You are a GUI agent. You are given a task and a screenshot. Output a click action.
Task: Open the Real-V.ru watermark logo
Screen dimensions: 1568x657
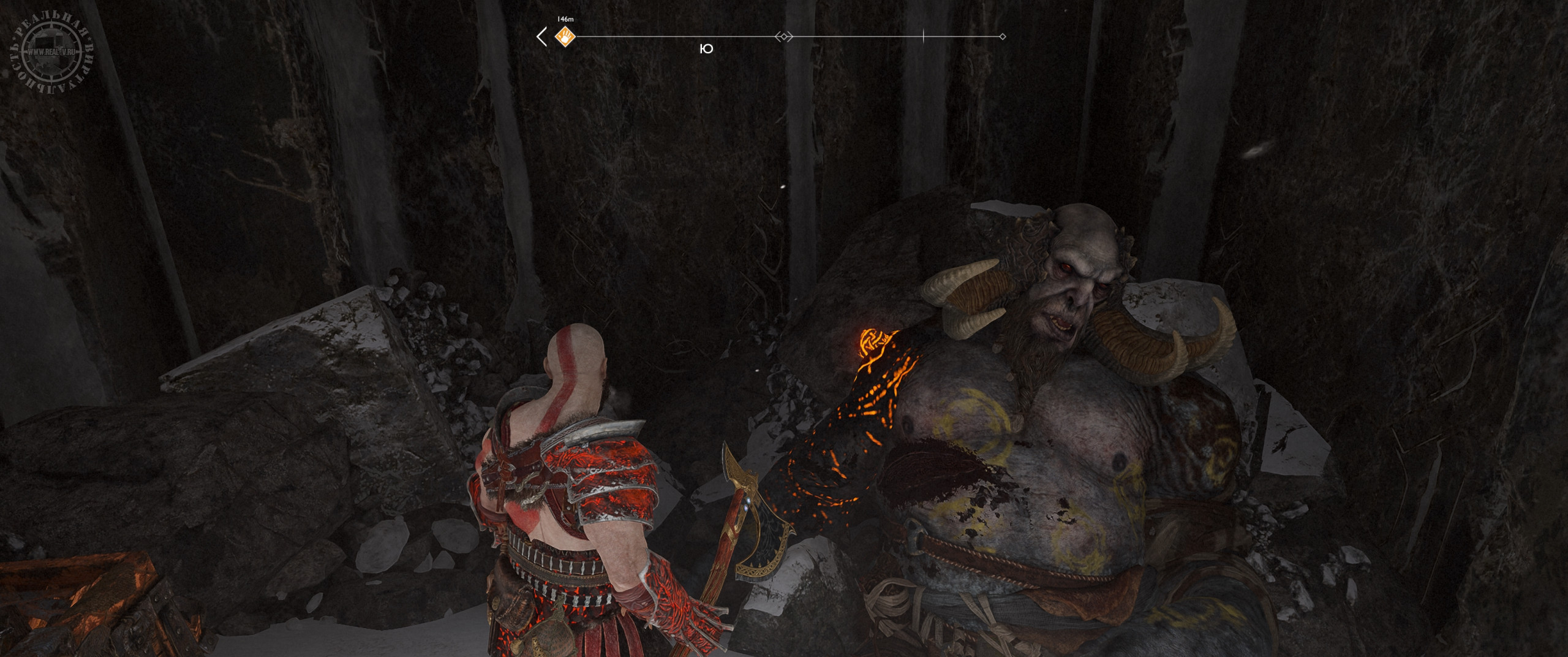[51, 53]
